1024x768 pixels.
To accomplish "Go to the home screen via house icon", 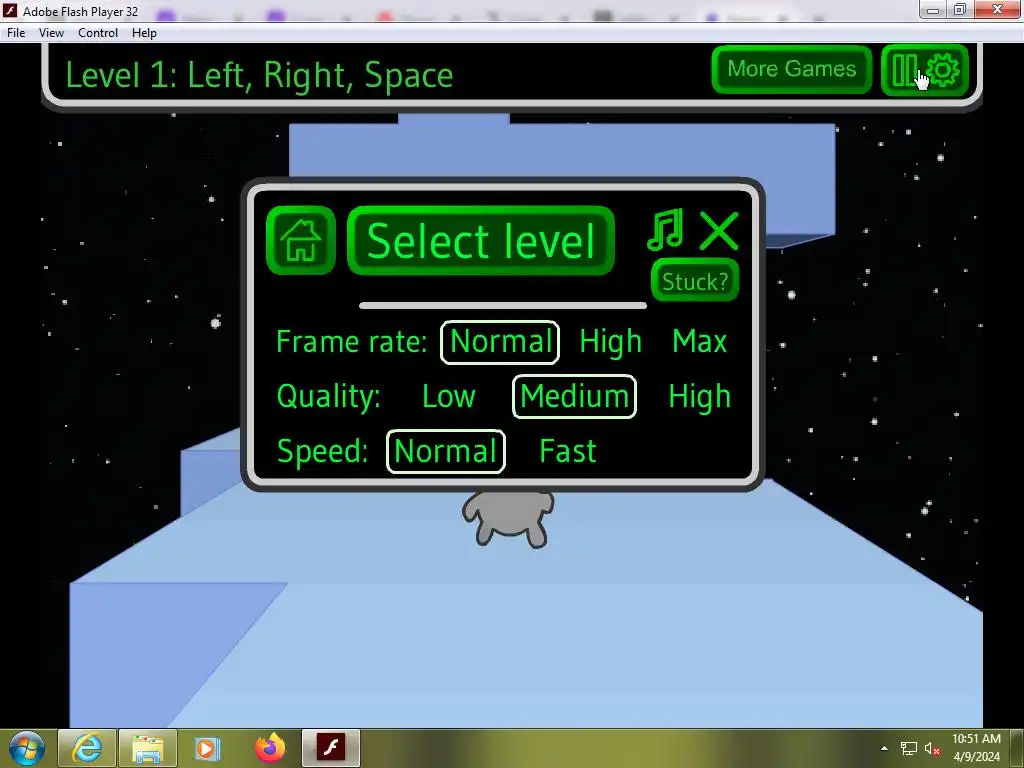I will (301, 241).
